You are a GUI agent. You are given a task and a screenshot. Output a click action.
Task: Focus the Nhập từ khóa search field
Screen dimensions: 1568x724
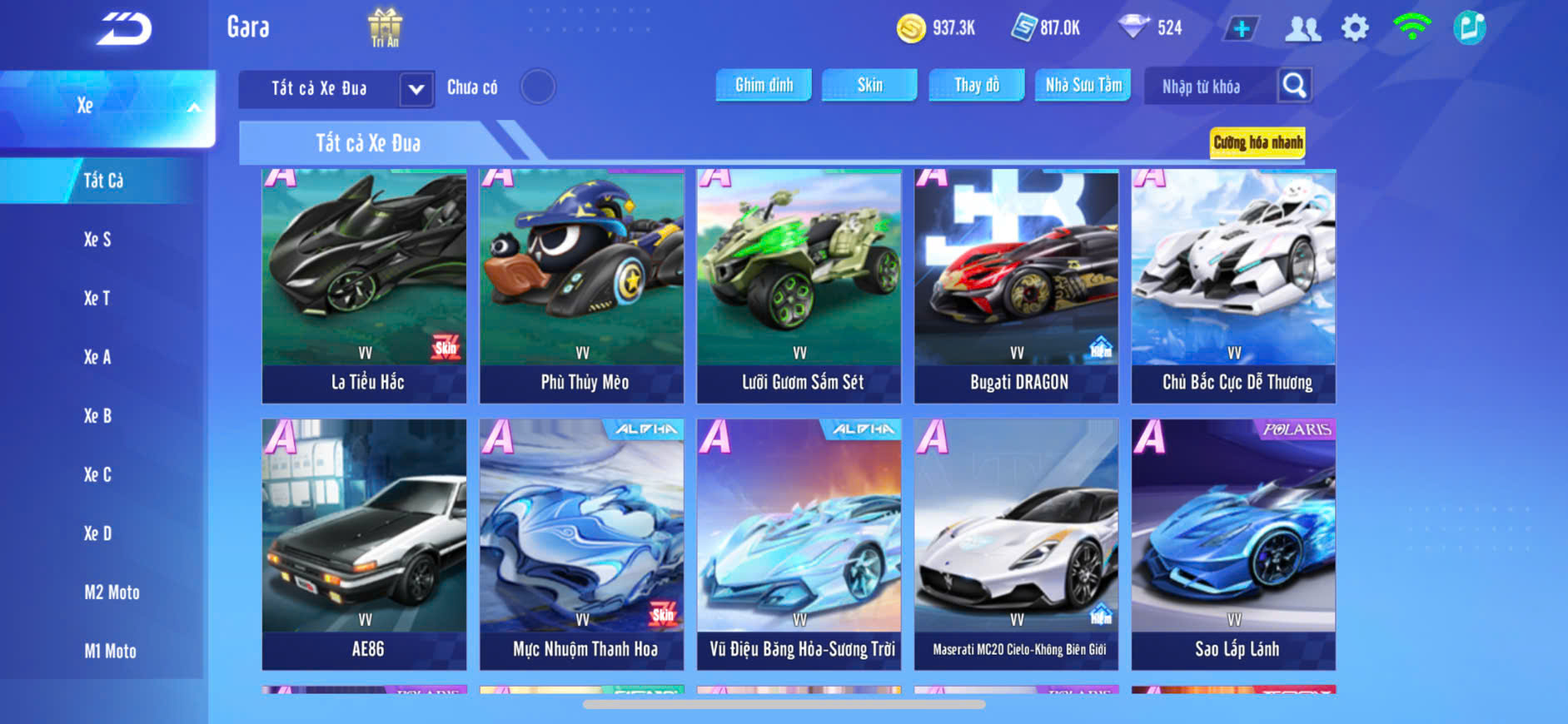(1207, 87)
